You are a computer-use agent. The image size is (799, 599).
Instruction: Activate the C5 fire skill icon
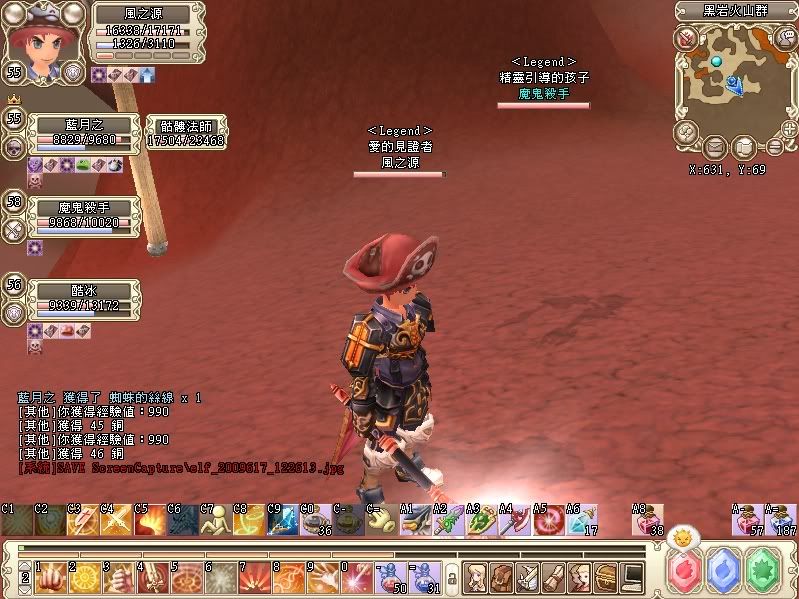pos(150,520)
